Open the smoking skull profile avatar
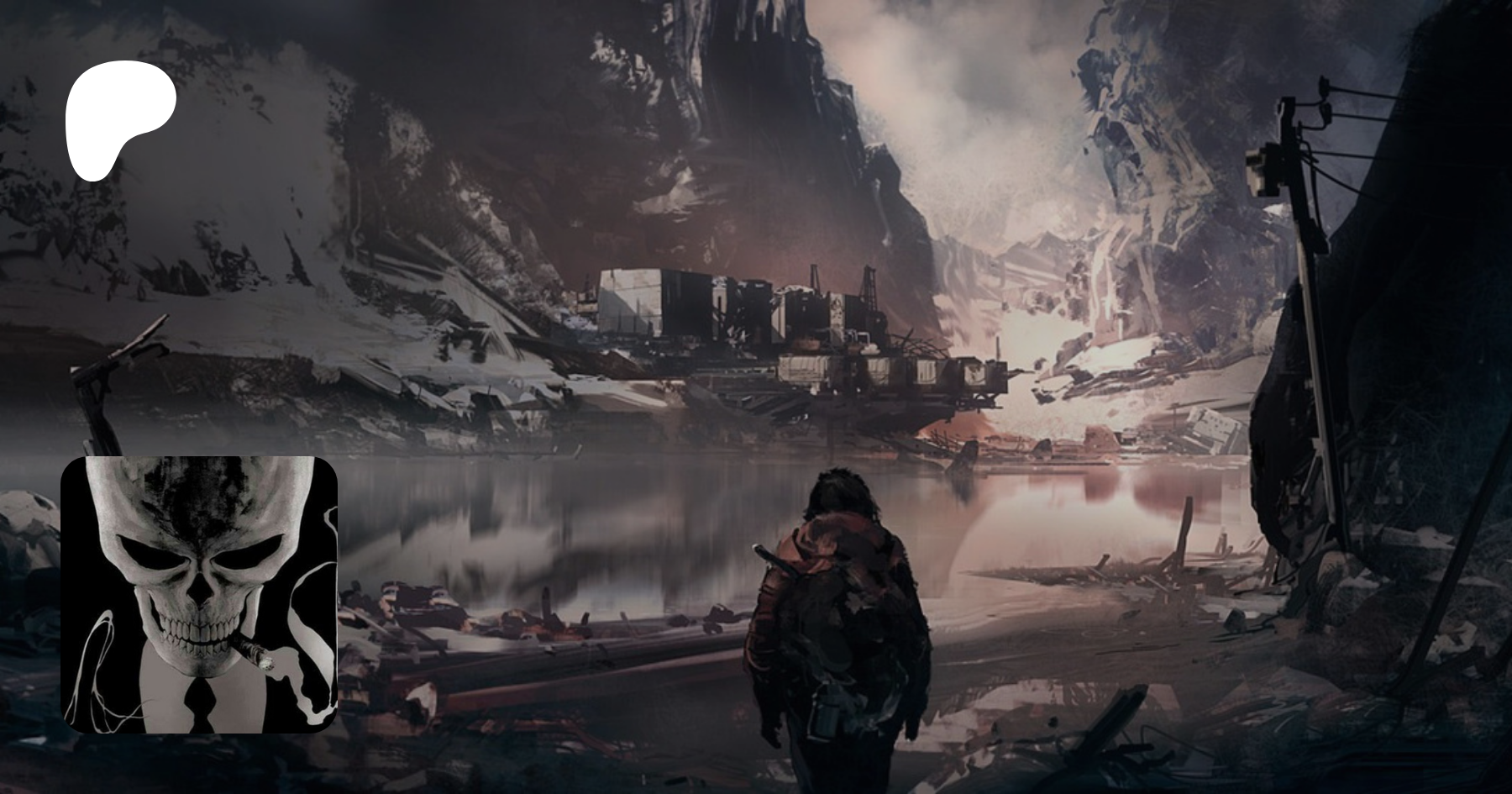This screenshot has height=794, width=1512. click(199, 594)
